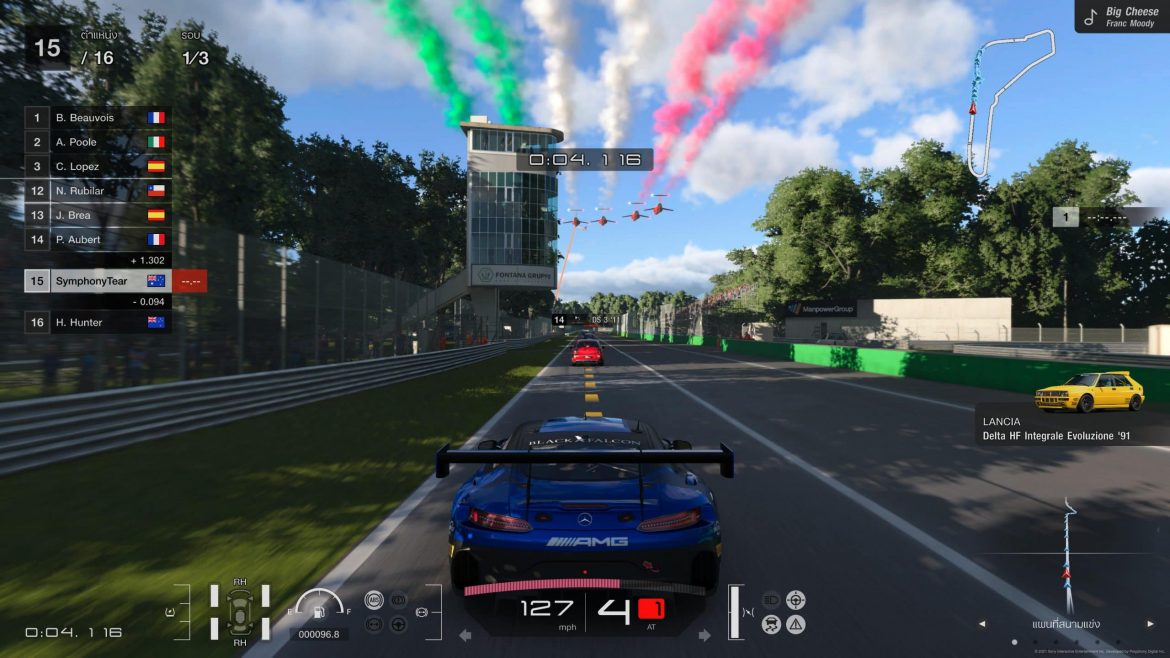Select H. Hunter in the leaderboard
The image size is (1170, 658).
[x=97, y=322]
